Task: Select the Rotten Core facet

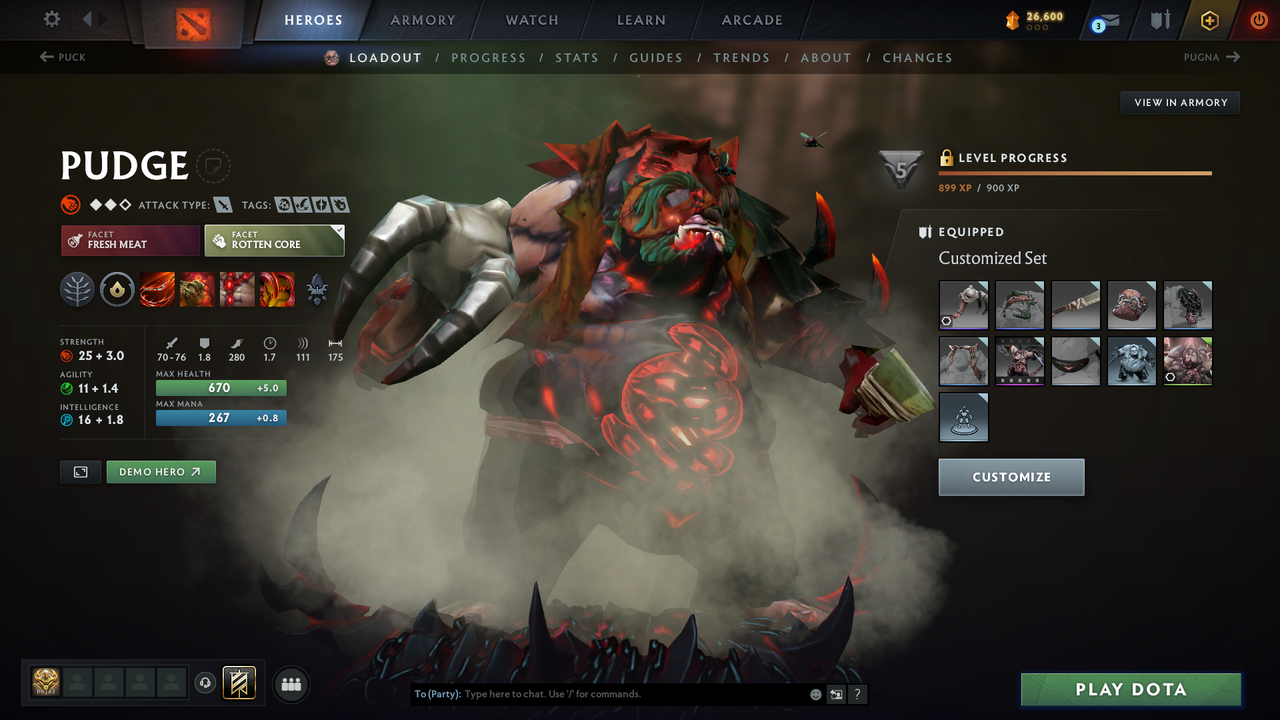Action: tap(274, 240)
